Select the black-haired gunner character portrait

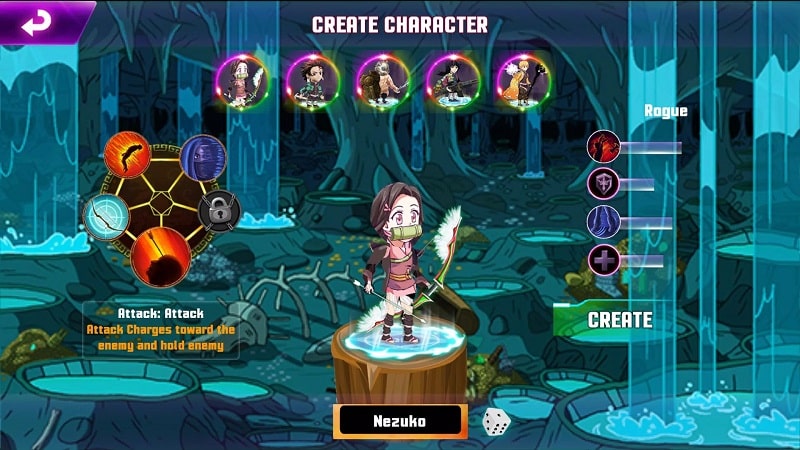[451, 78]
